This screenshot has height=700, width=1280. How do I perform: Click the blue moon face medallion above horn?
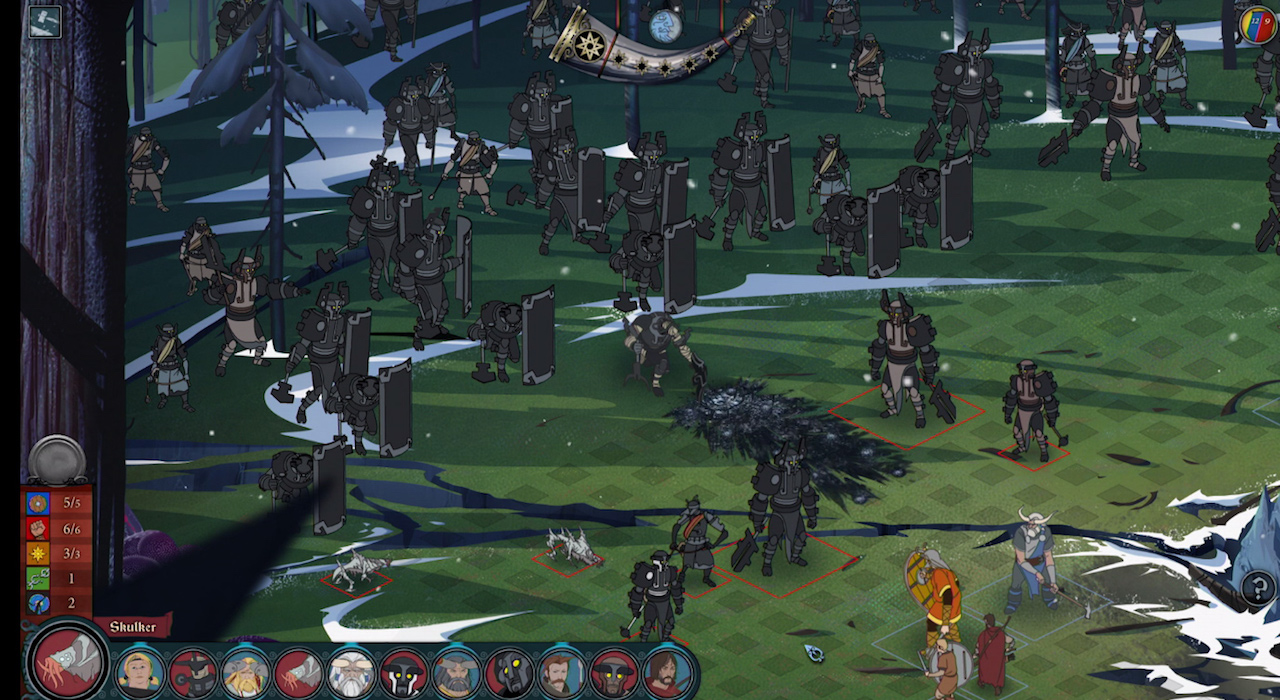tap(665, 27)
